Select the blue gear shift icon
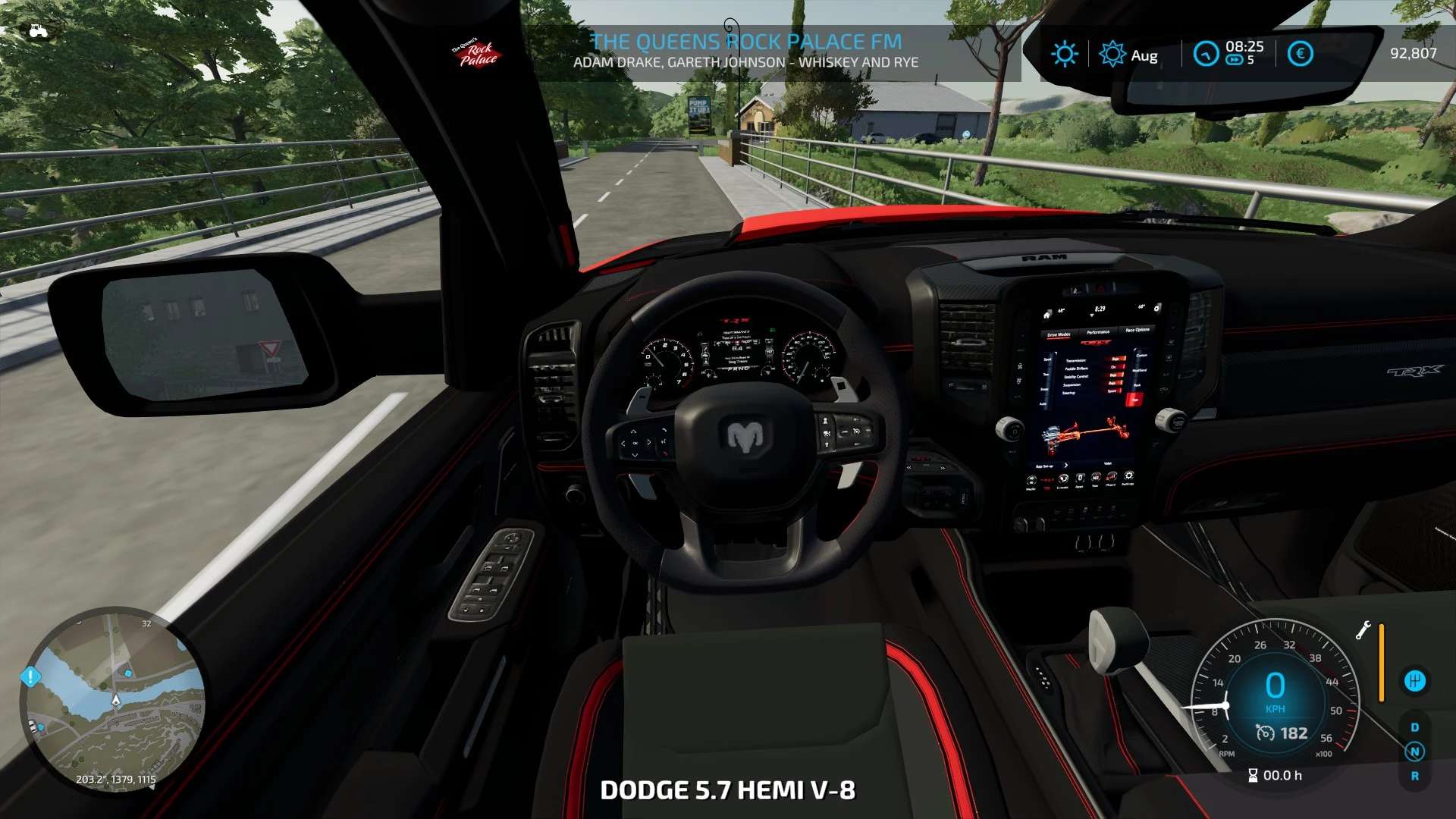The image size is (1456, 819). (x=1414, y=681)
